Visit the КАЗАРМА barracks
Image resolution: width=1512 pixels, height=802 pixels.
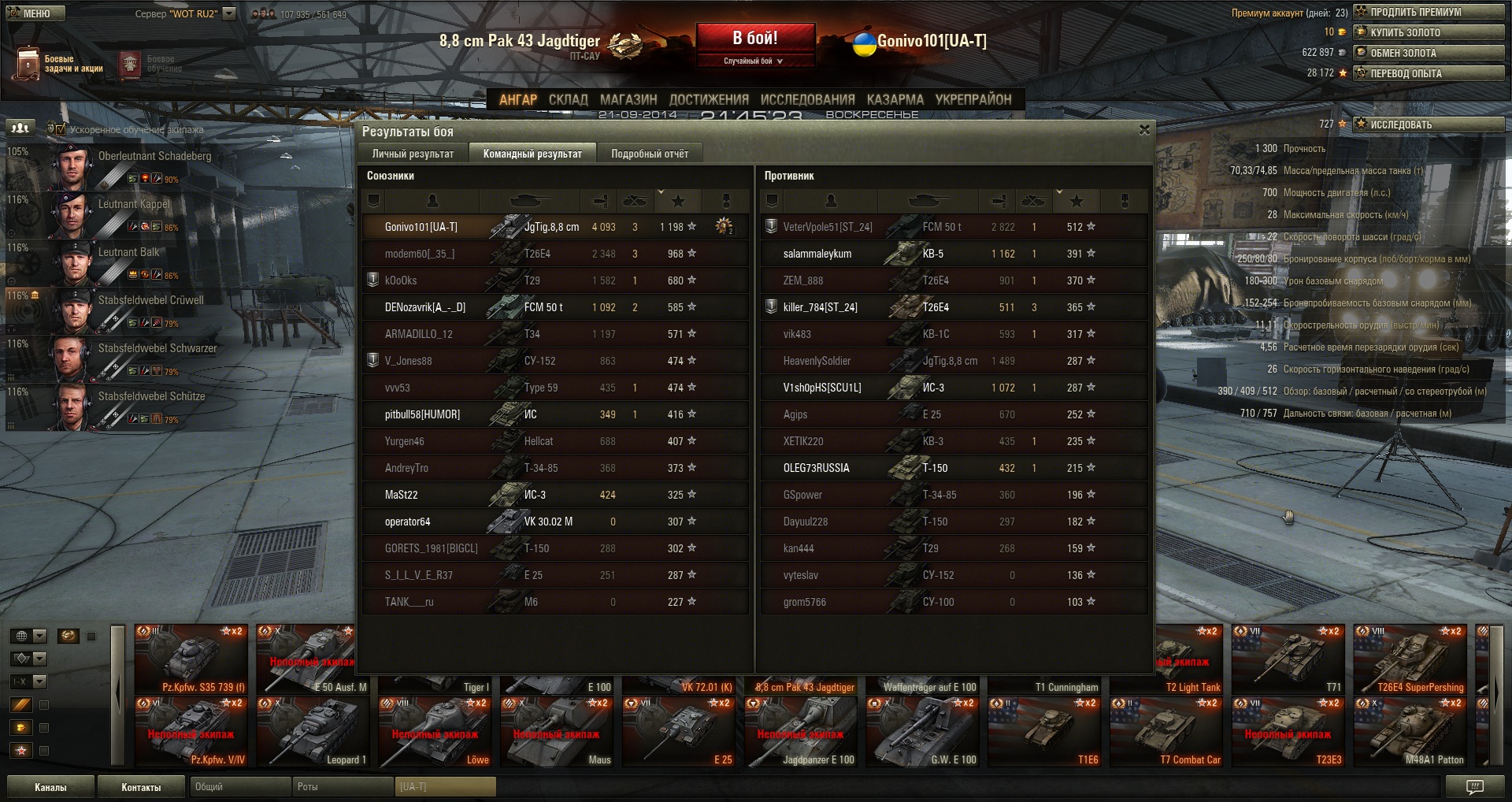(x=895, y=99)
